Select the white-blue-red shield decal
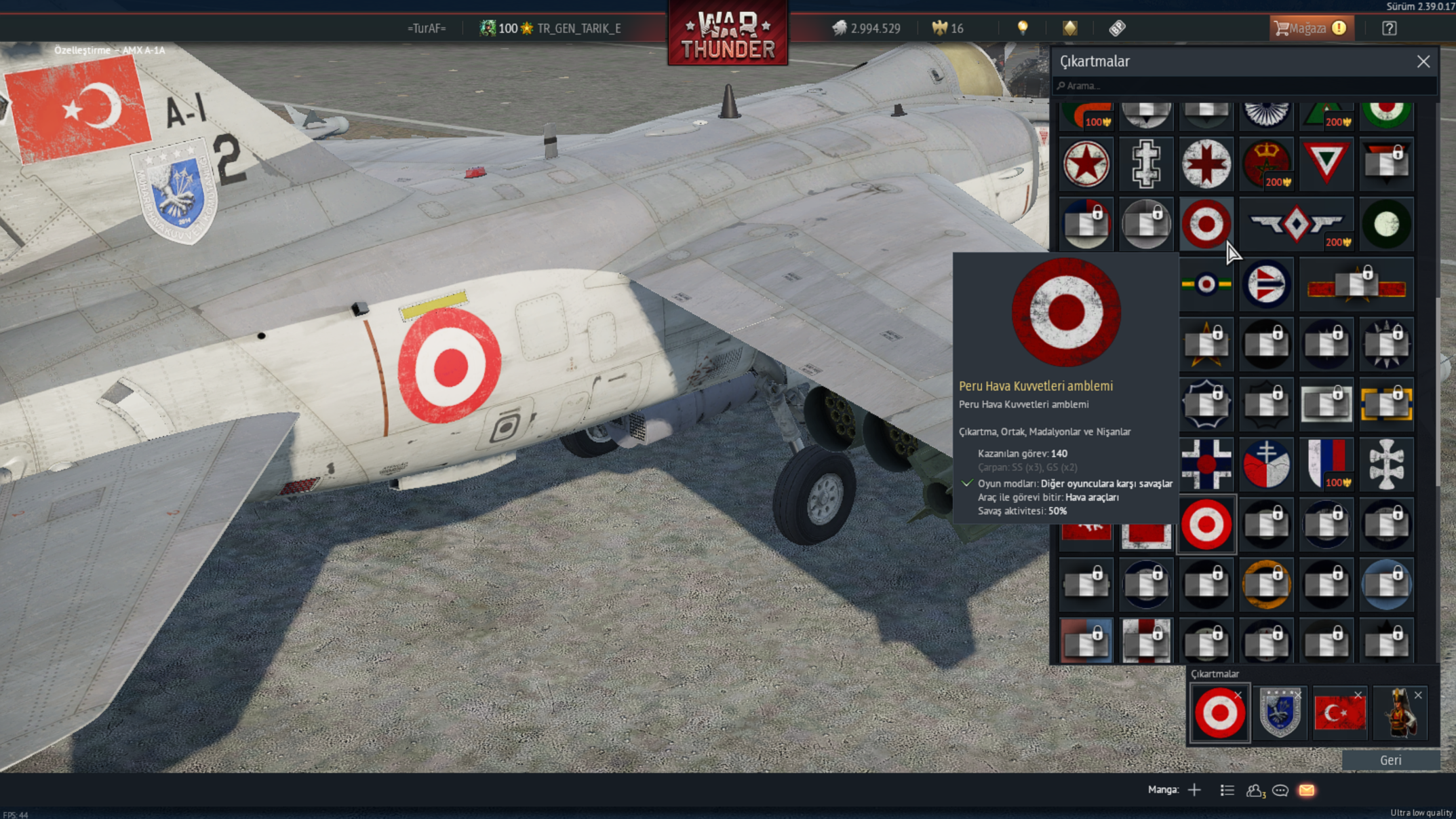The image size is (1456, 819). coord(1326,464)
